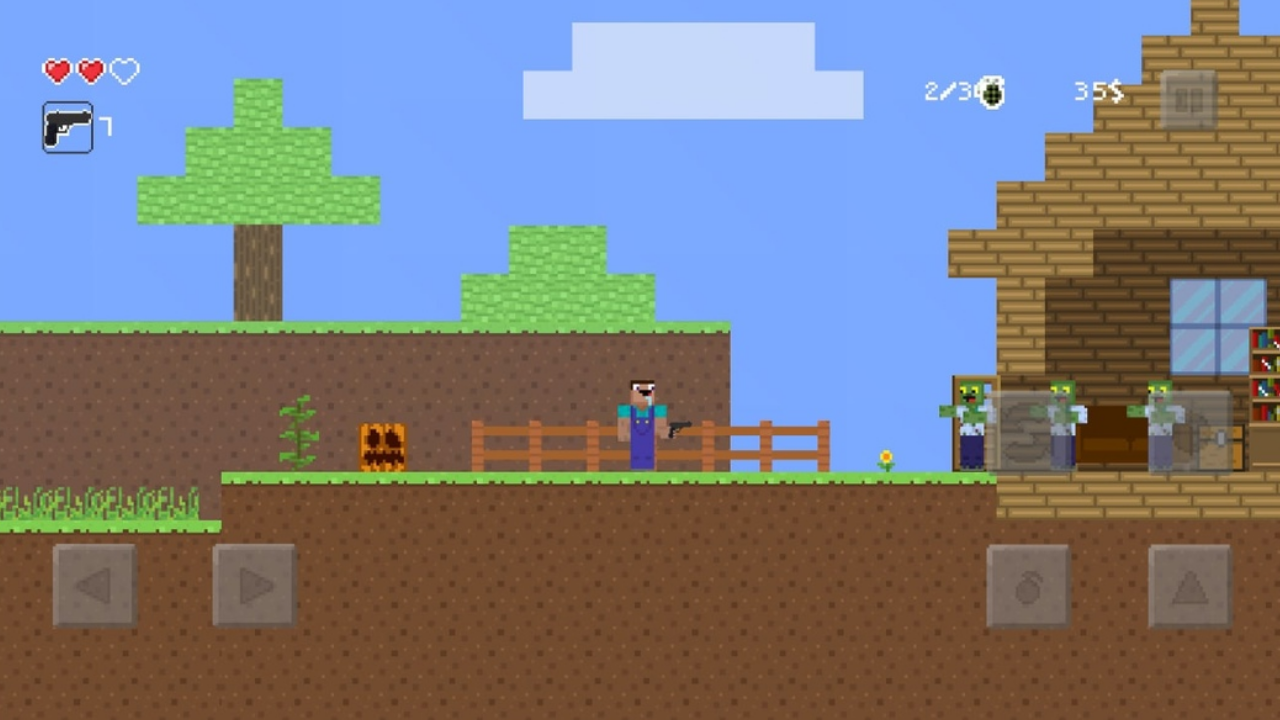Tap the pause button on the house wall
The height and width of the screenshot is (720, 1280).
point(1189,101)
